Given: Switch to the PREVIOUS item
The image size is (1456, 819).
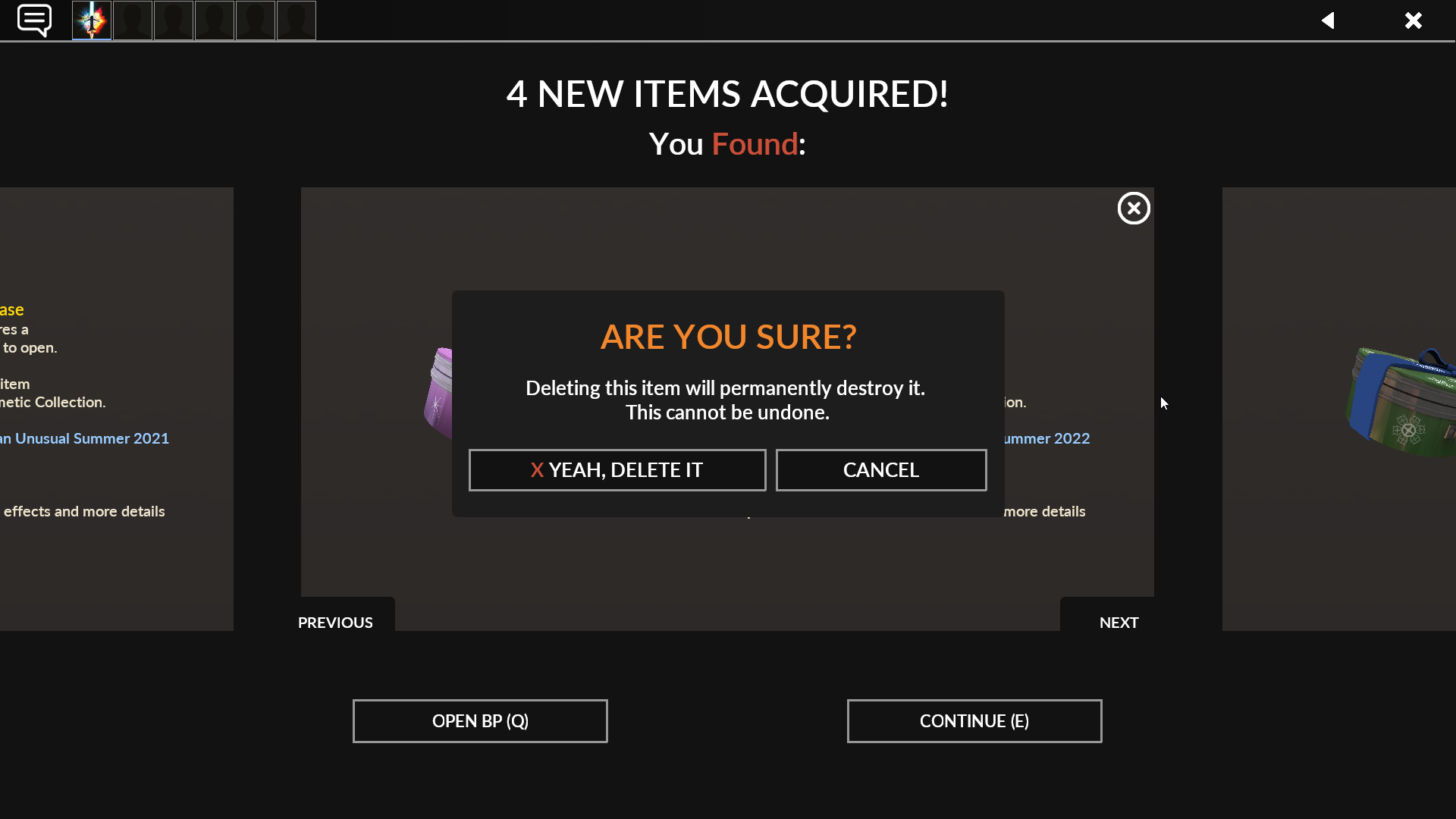Looking at the screenshot, I should click(x=334, y=622).
